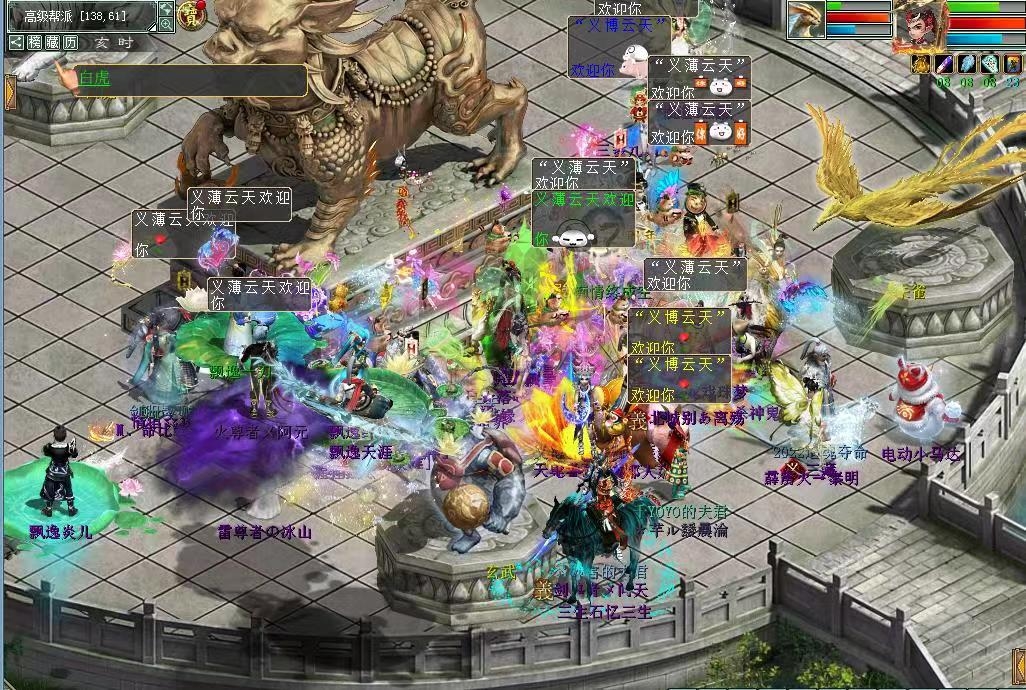Click the pale teal shield buff icon

(990, 64)
